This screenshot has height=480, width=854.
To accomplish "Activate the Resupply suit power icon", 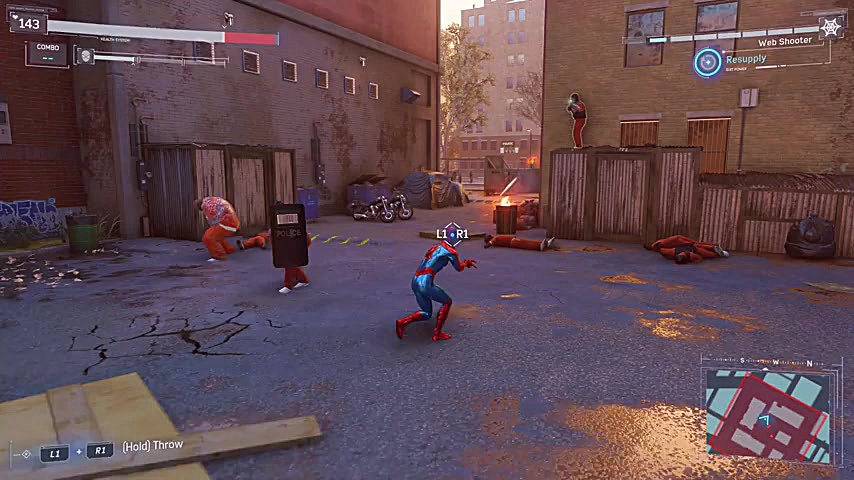I will [708, 62].
